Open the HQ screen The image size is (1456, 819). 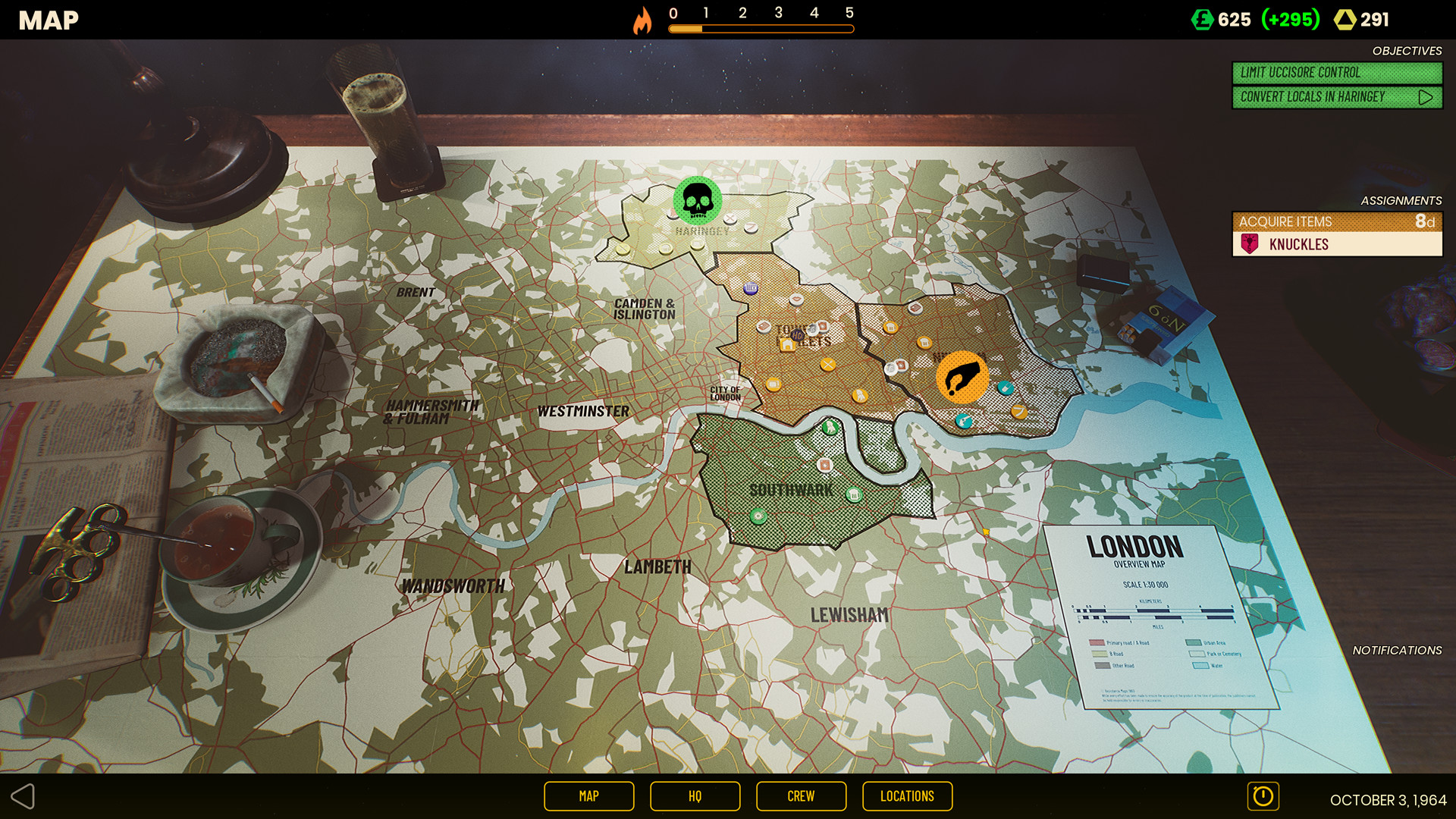pos(695,796)
